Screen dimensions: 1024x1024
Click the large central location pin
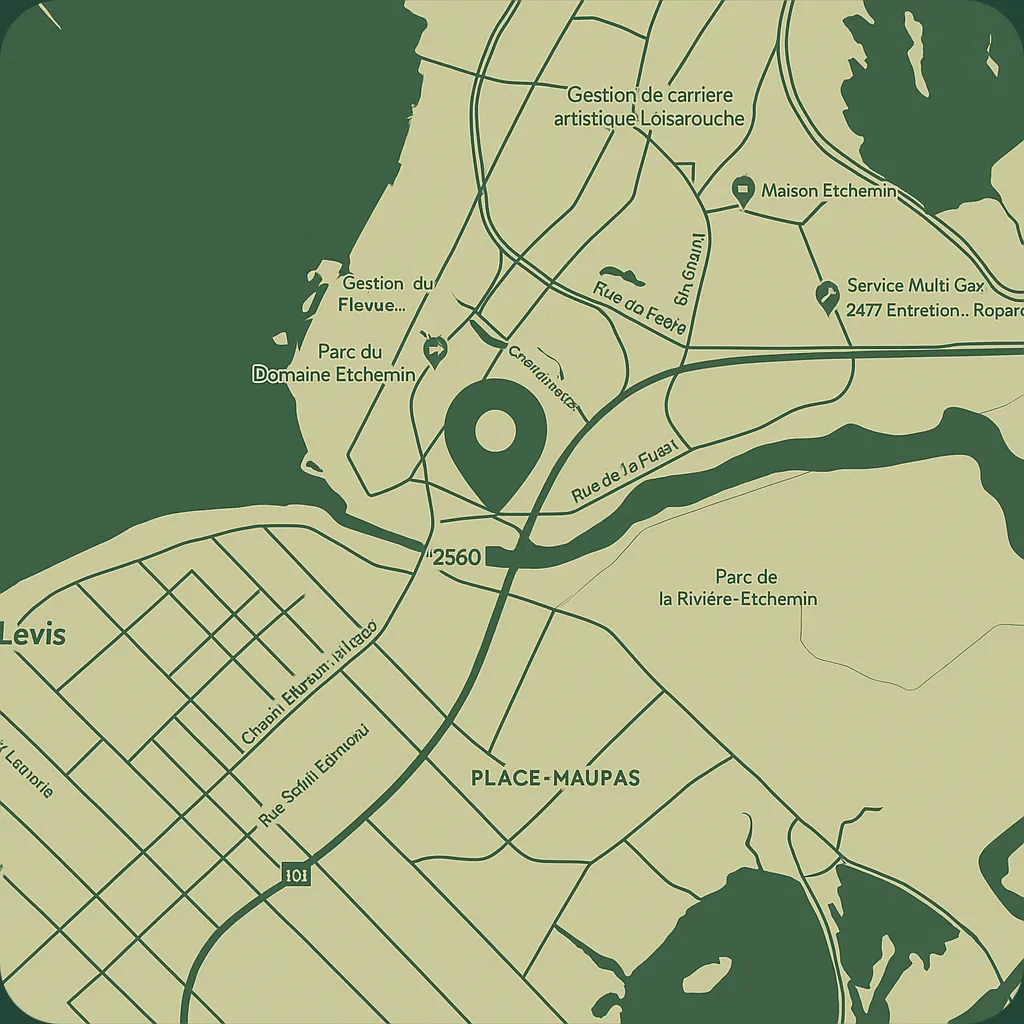(494, 435)
